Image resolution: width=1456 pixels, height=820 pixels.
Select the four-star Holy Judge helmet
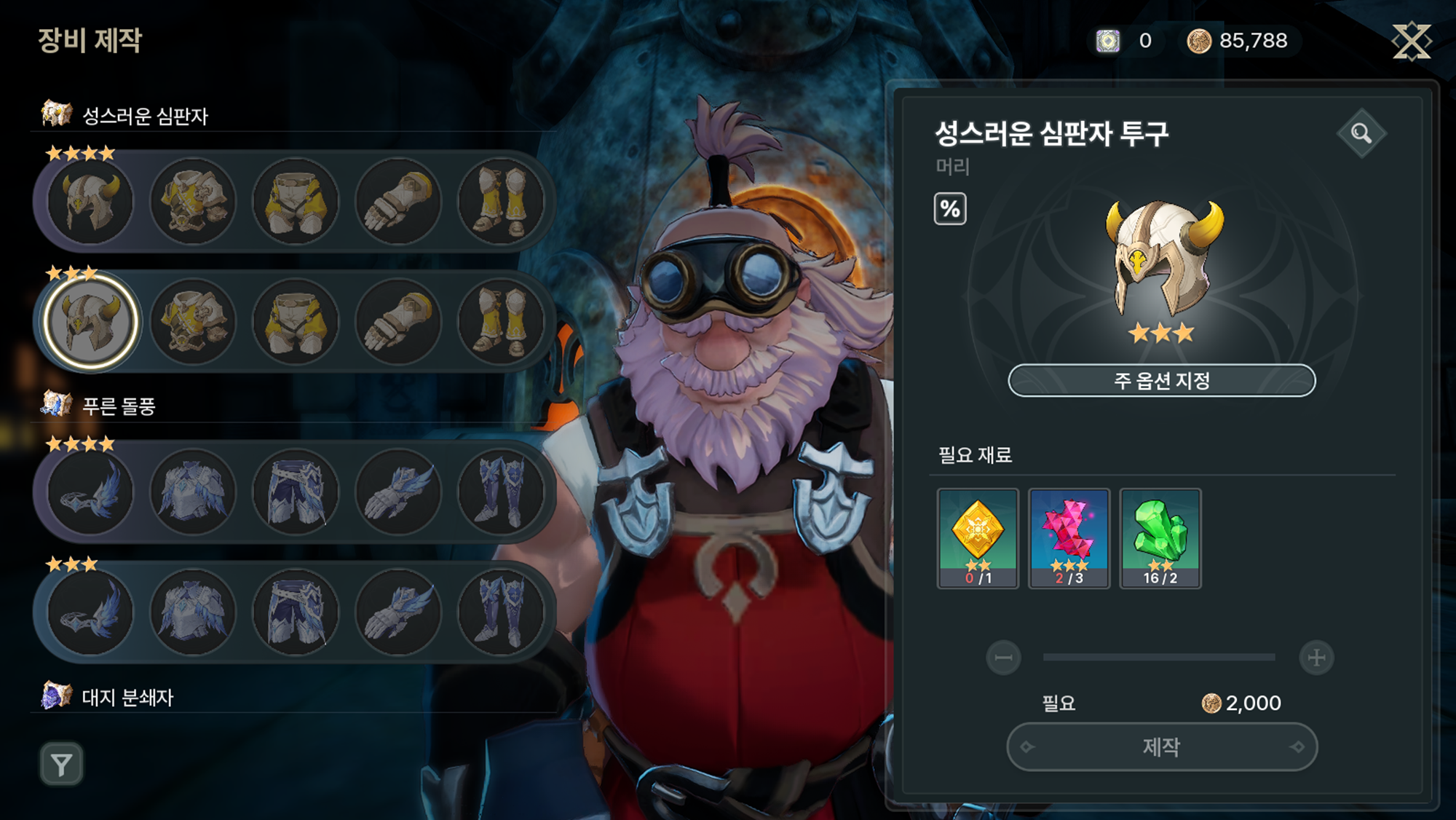90,201
